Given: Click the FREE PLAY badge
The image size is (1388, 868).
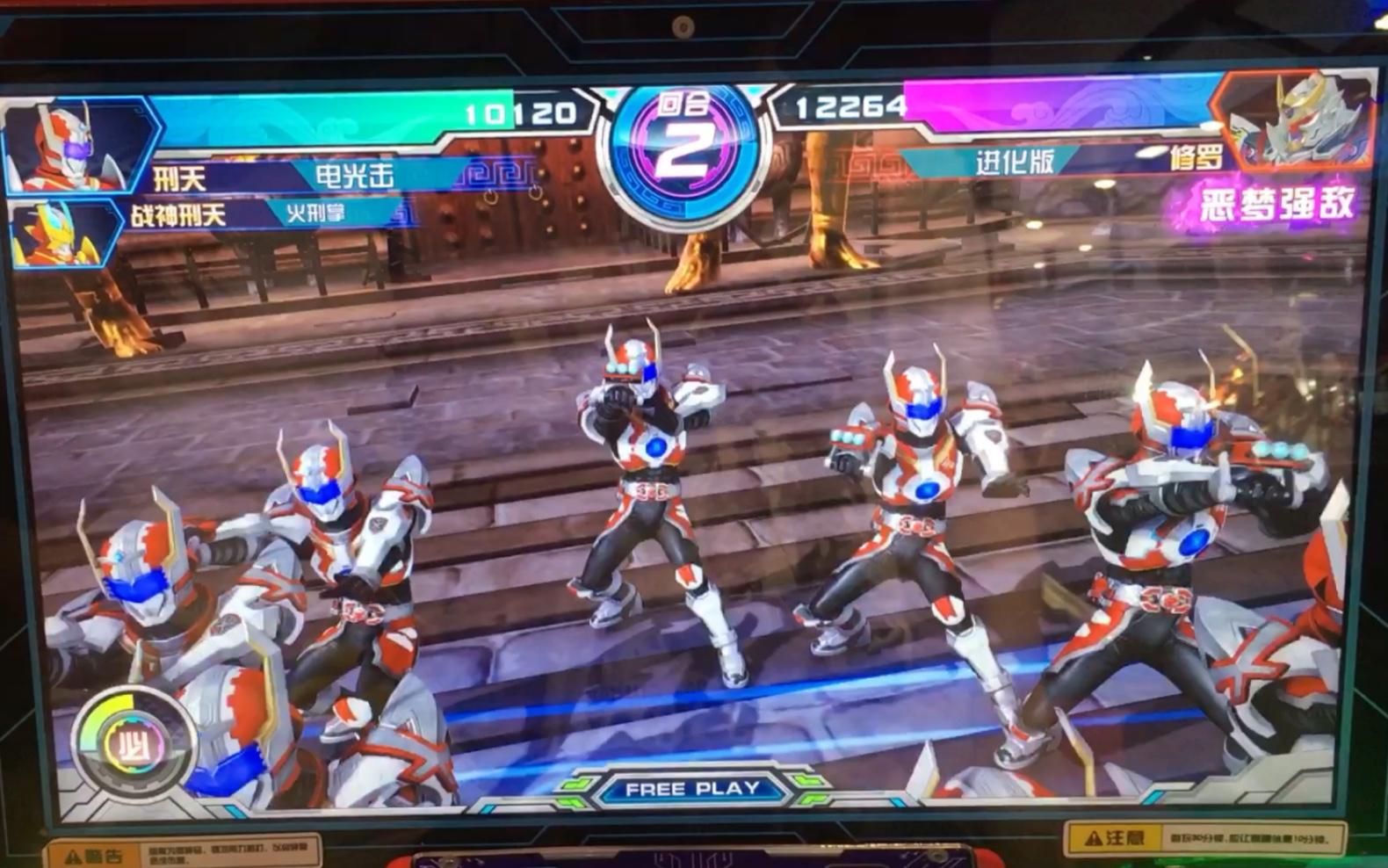Looking at the screenshot, I should [692, 789].
